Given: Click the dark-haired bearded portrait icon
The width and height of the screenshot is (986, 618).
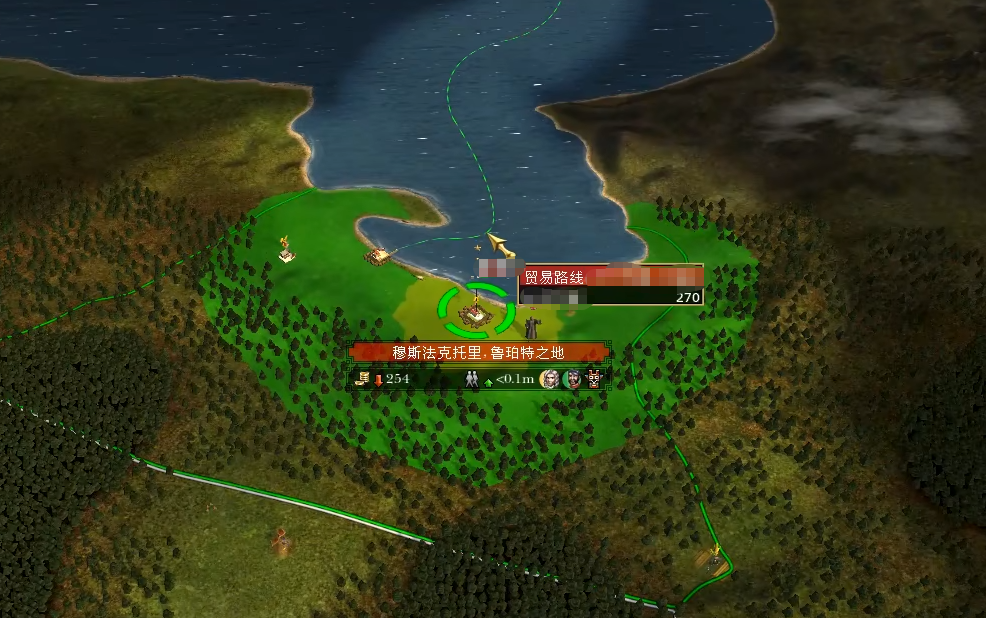Looking at the screenshot, I should (x=572, y=379).
